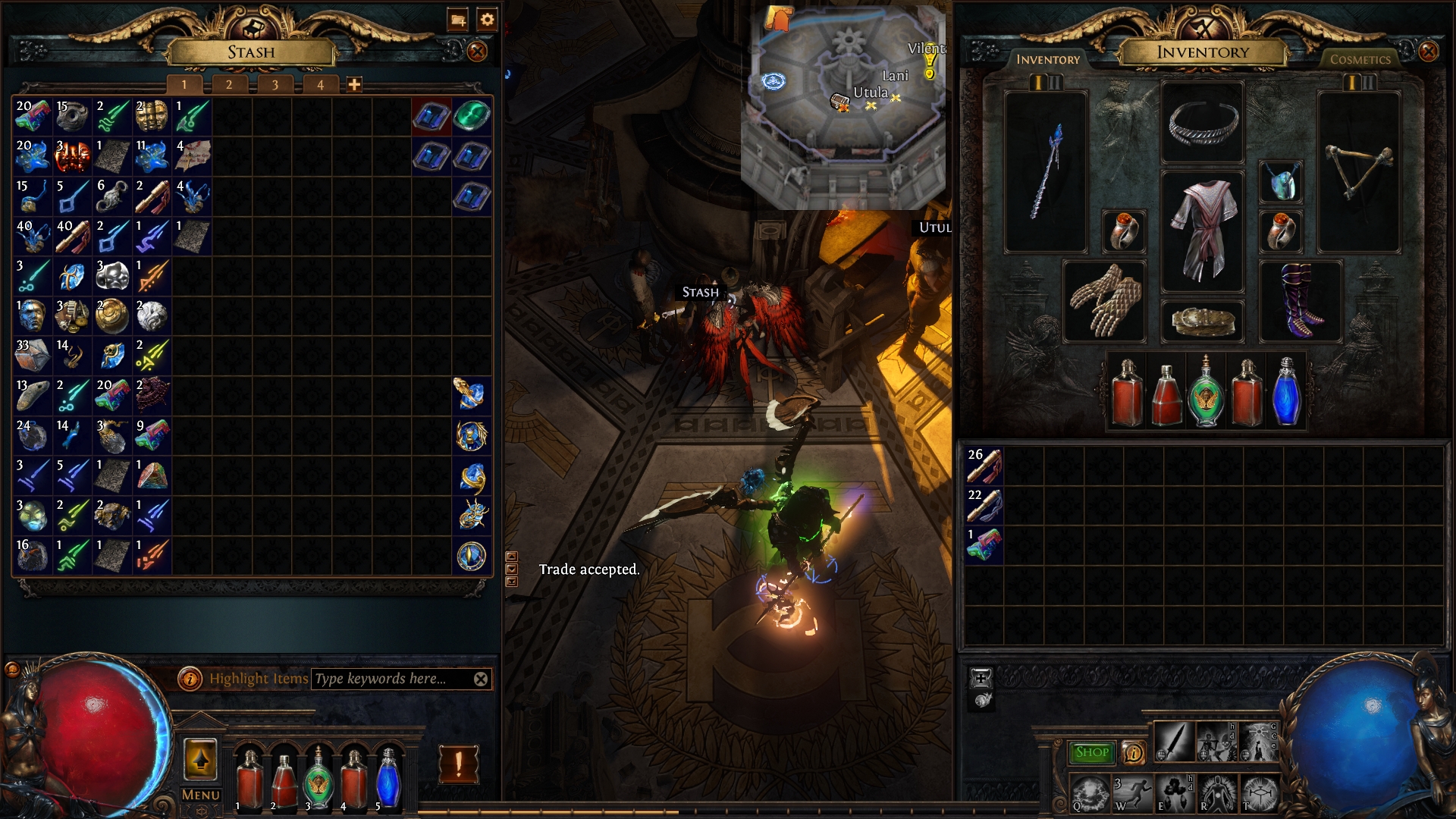This screenshot has height=819, width=1456.
Task: Open the Cosmetics tab
Action: pyautogui.click(x=1360, y=59)
